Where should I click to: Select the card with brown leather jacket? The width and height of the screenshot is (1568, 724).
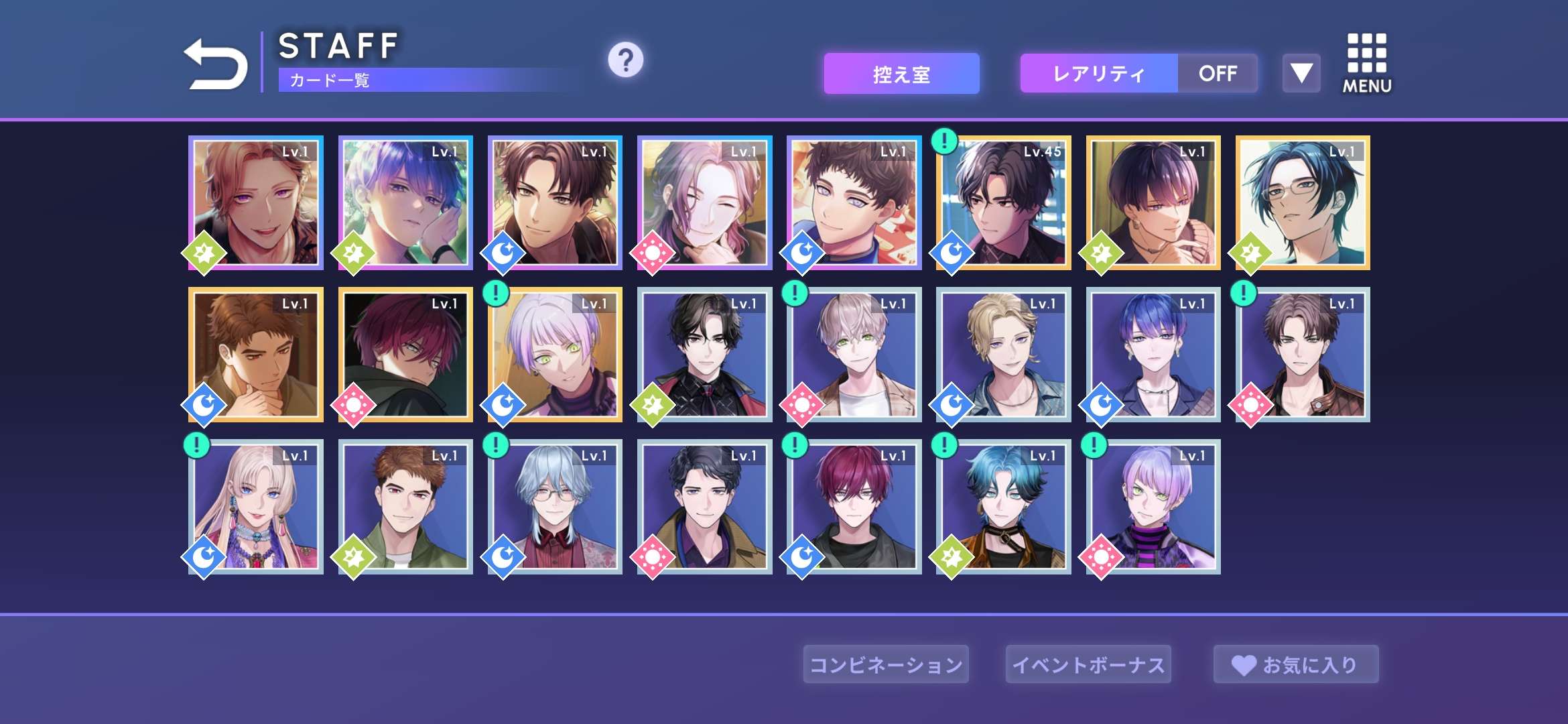[1303, 355]
